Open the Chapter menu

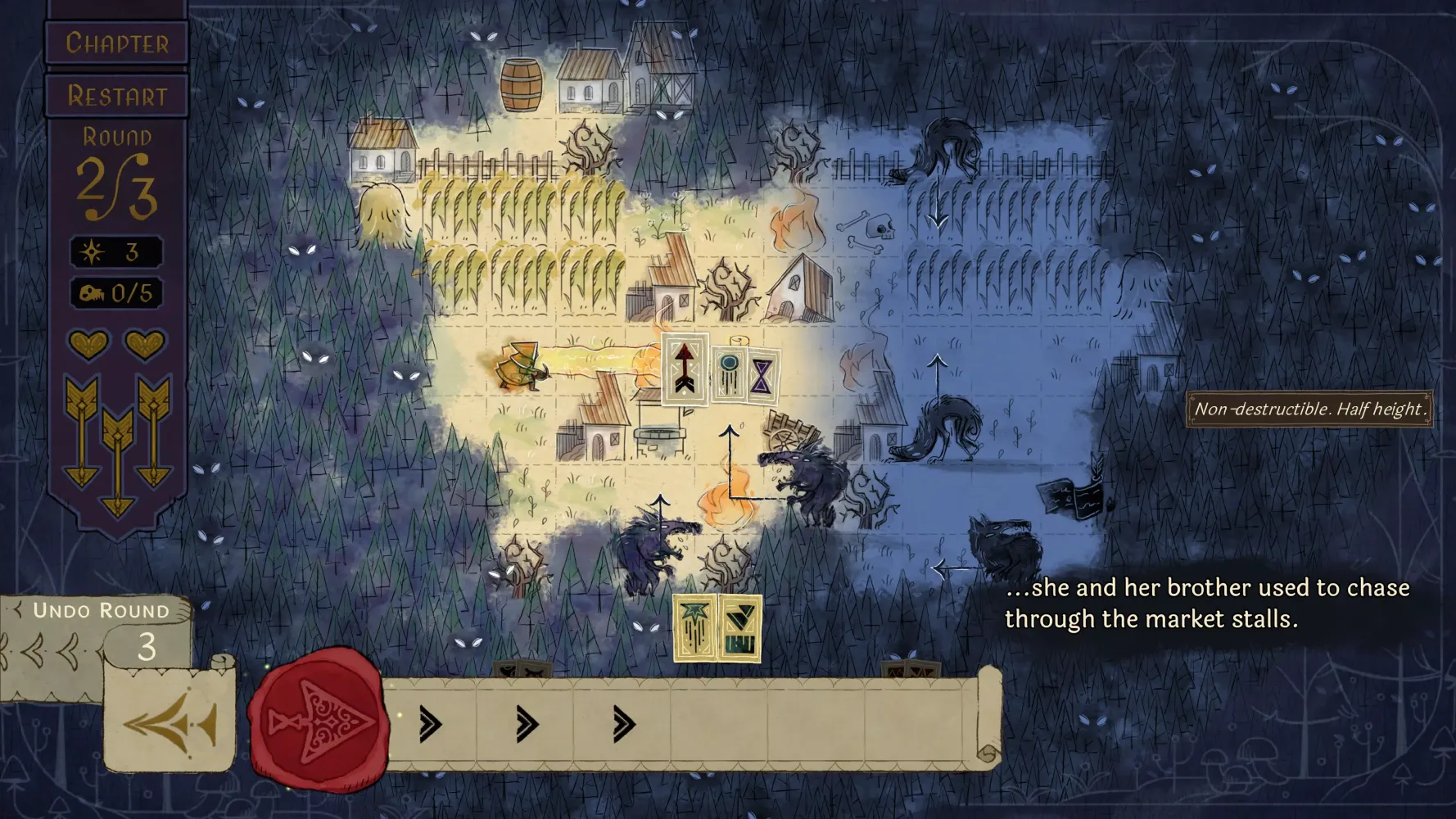pos(117,44)
